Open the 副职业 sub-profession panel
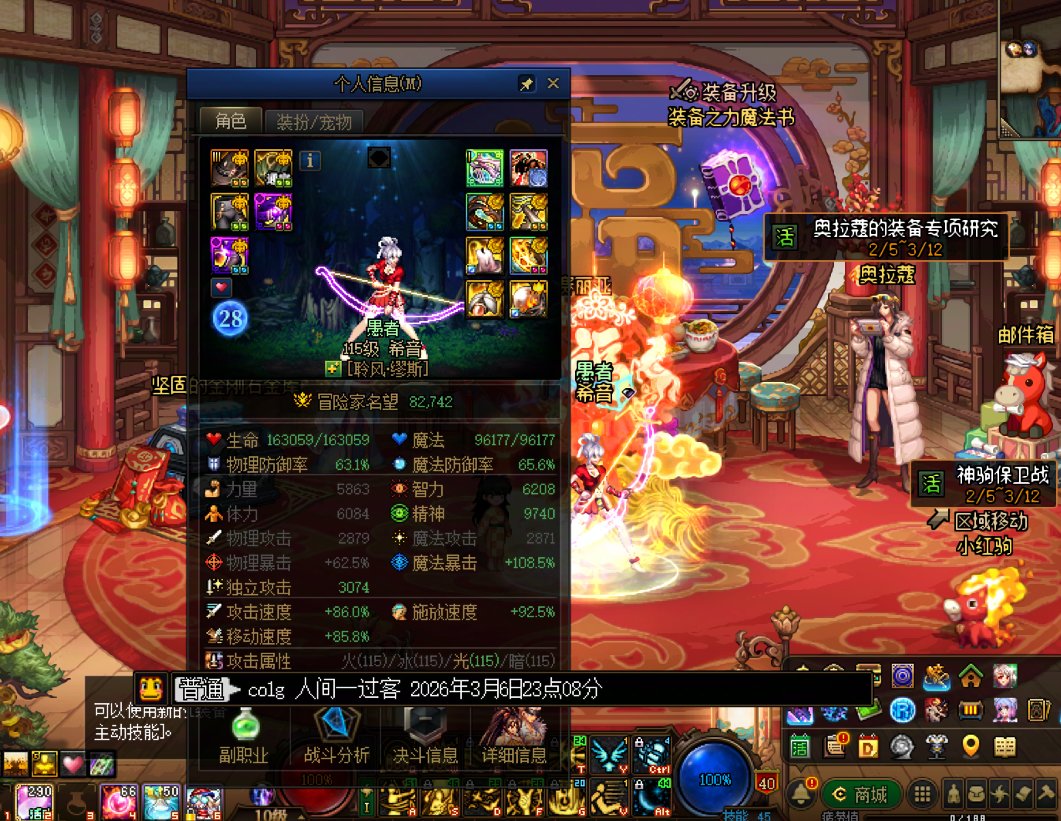Screen dimensions: 1061x821 244,738
